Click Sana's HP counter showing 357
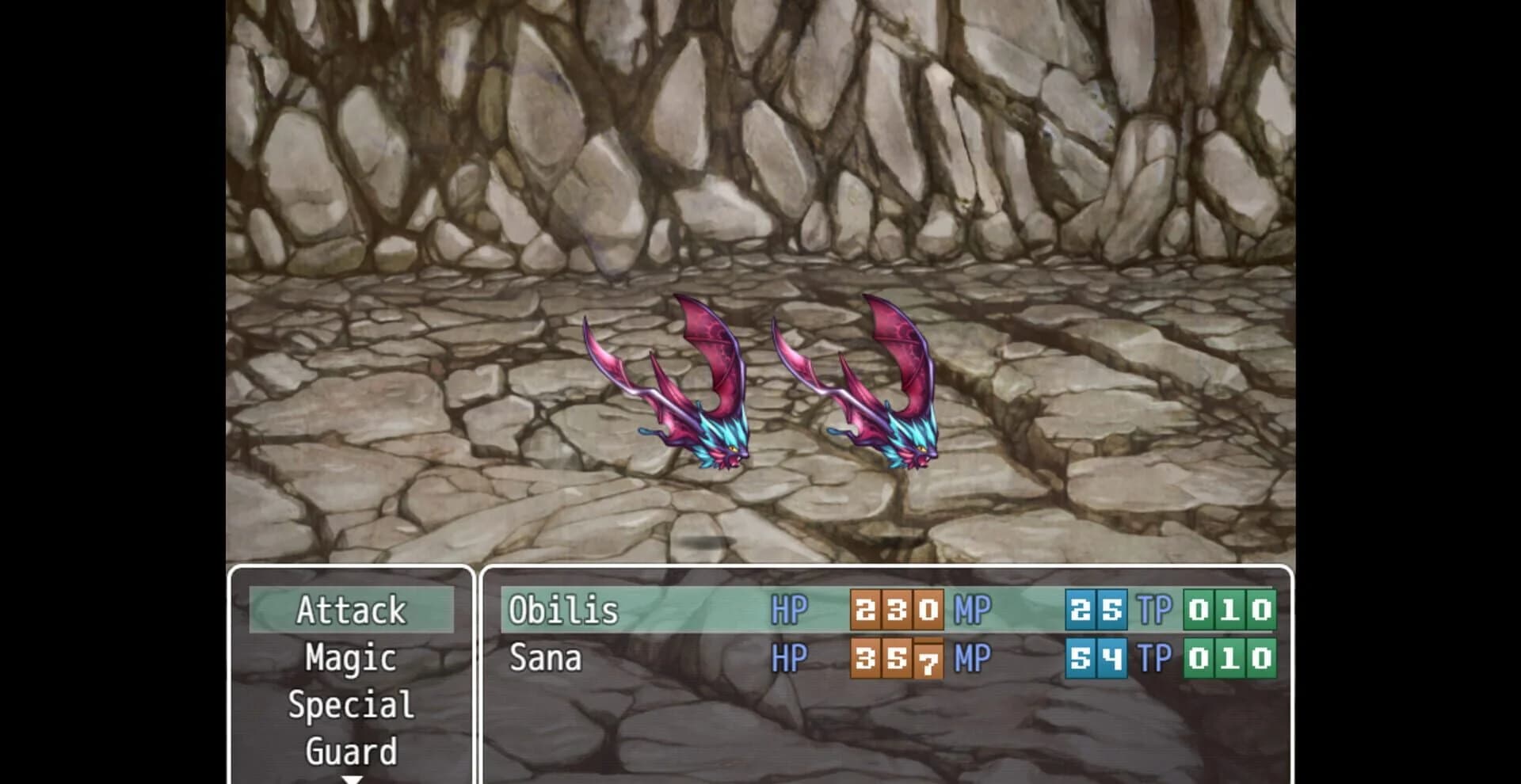 [896, 657]
